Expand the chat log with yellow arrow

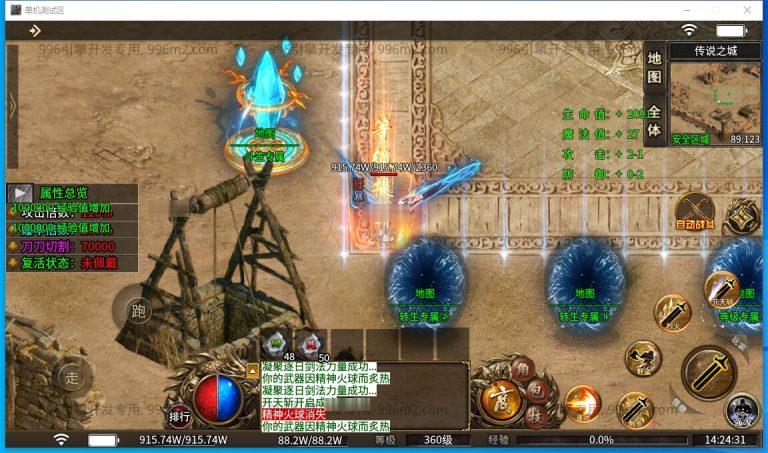(252, 370)
